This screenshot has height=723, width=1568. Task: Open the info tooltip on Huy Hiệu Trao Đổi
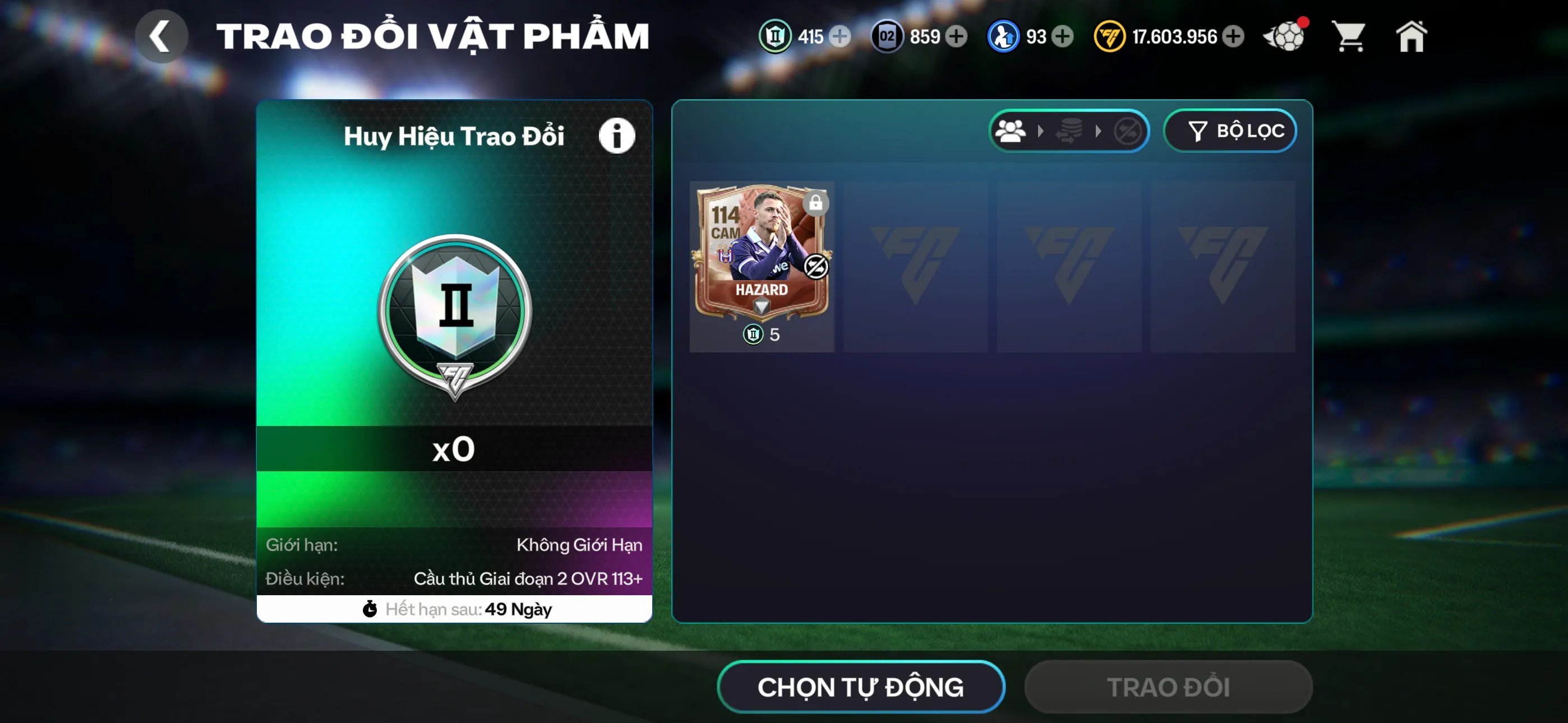[x=617, y=135]
